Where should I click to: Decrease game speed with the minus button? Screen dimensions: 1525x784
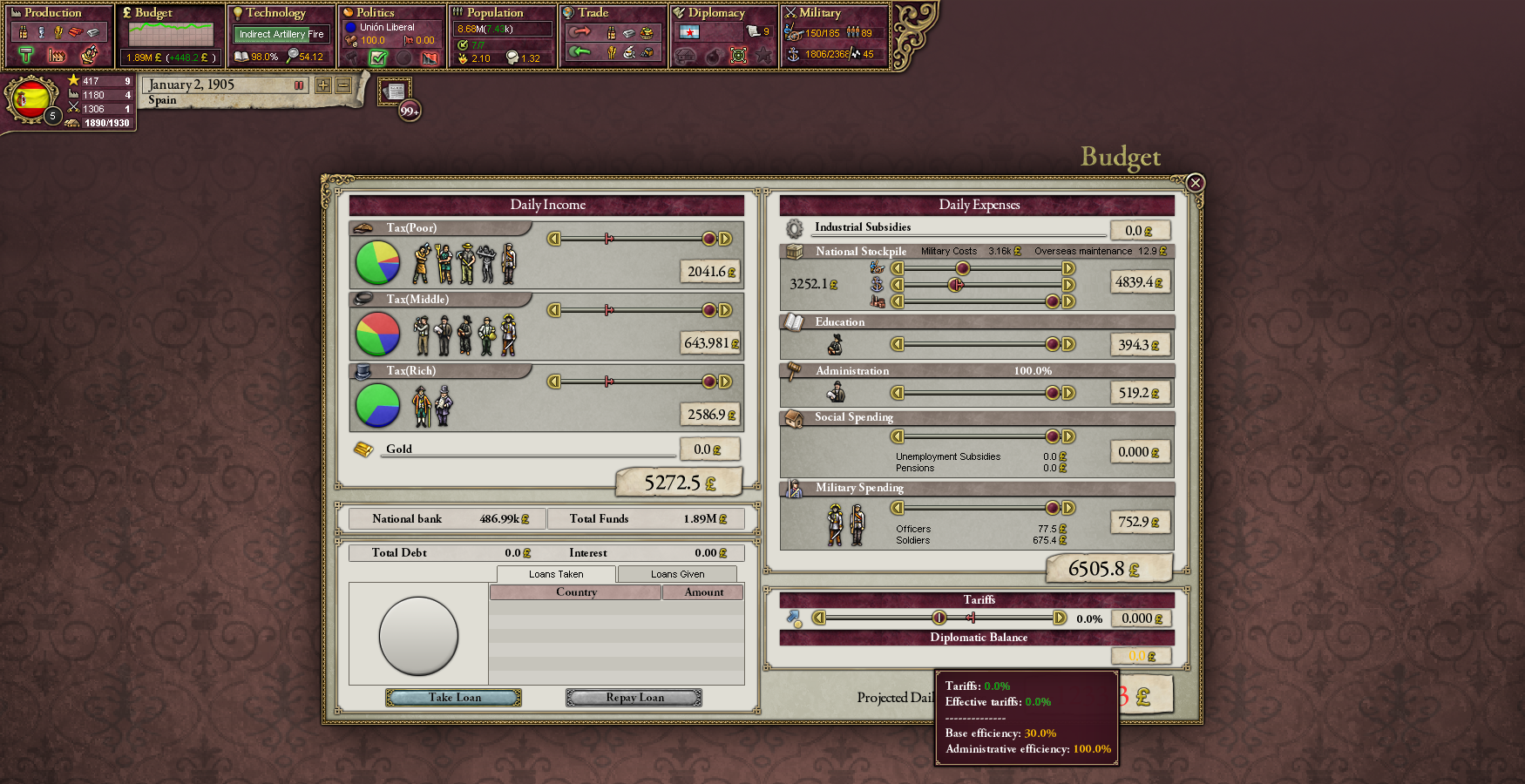343,85
